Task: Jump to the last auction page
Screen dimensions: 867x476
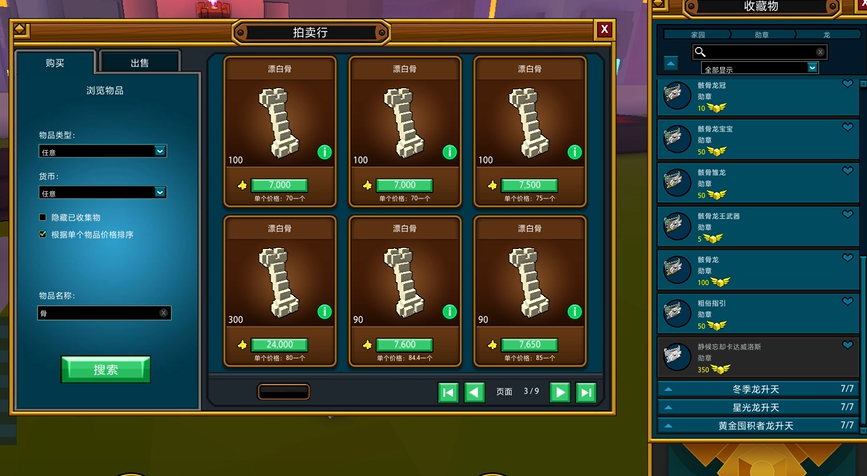Action: (x=586, y=392)
